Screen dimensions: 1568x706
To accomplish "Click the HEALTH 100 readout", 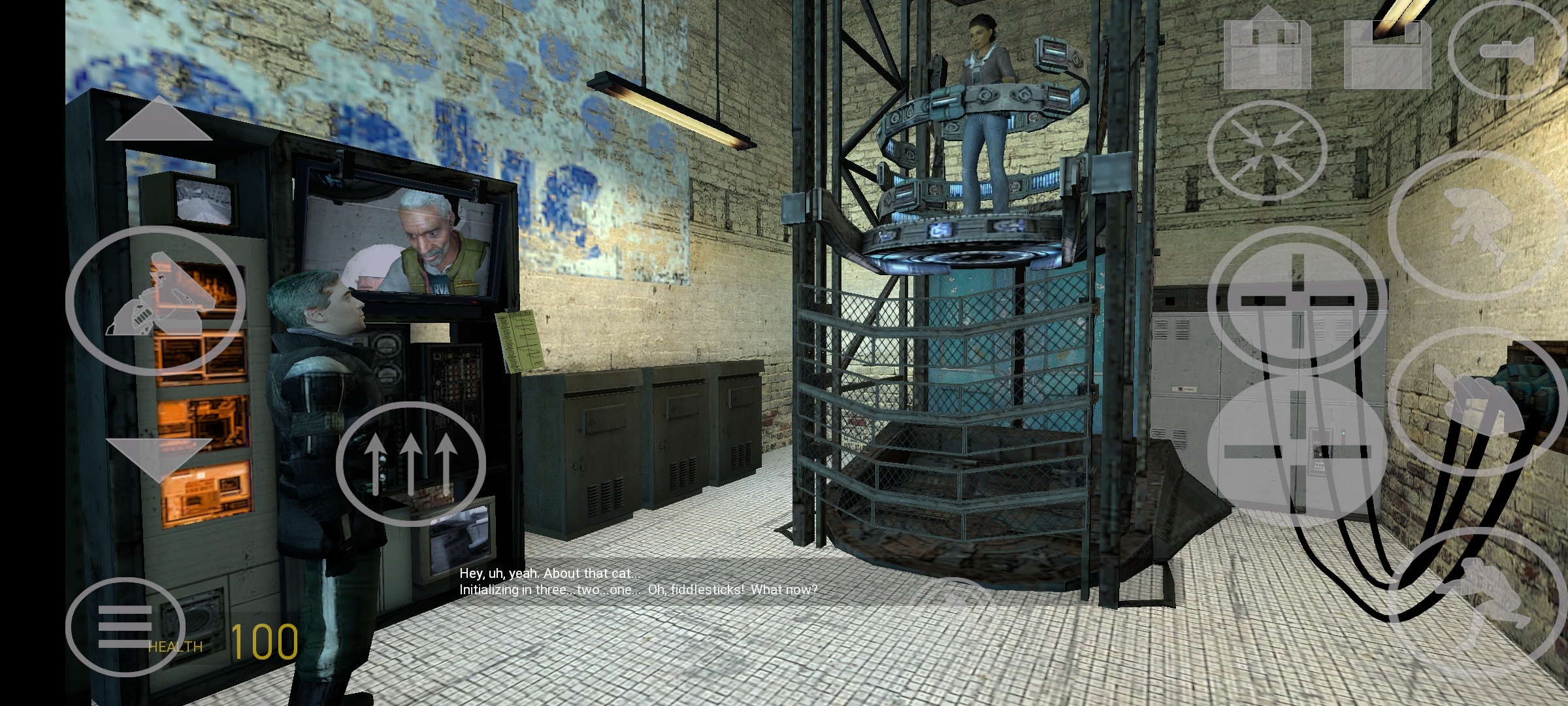I will coord(222,644).
